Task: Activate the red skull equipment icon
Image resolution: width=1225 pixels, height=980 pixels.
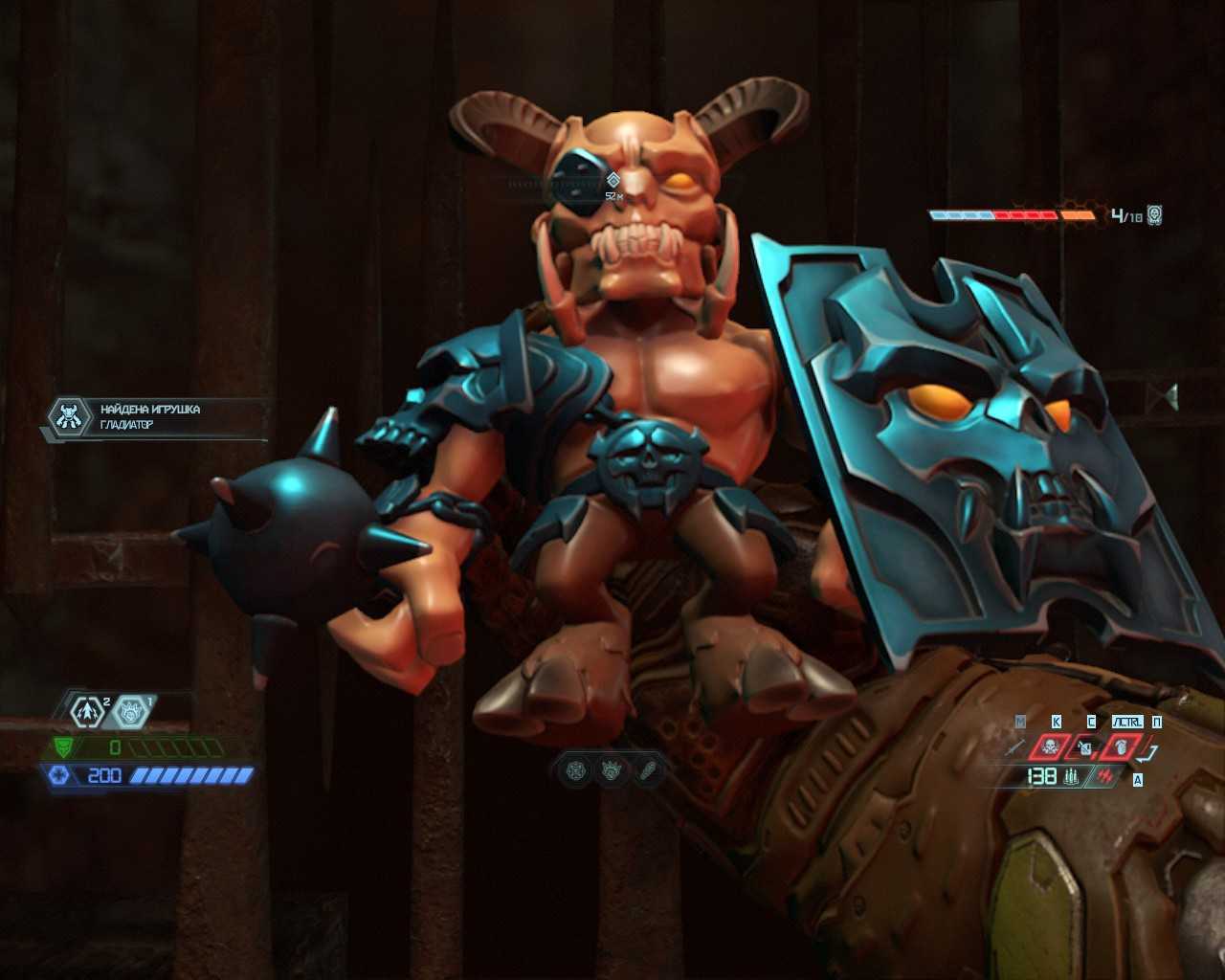Action: point(1049,747)
